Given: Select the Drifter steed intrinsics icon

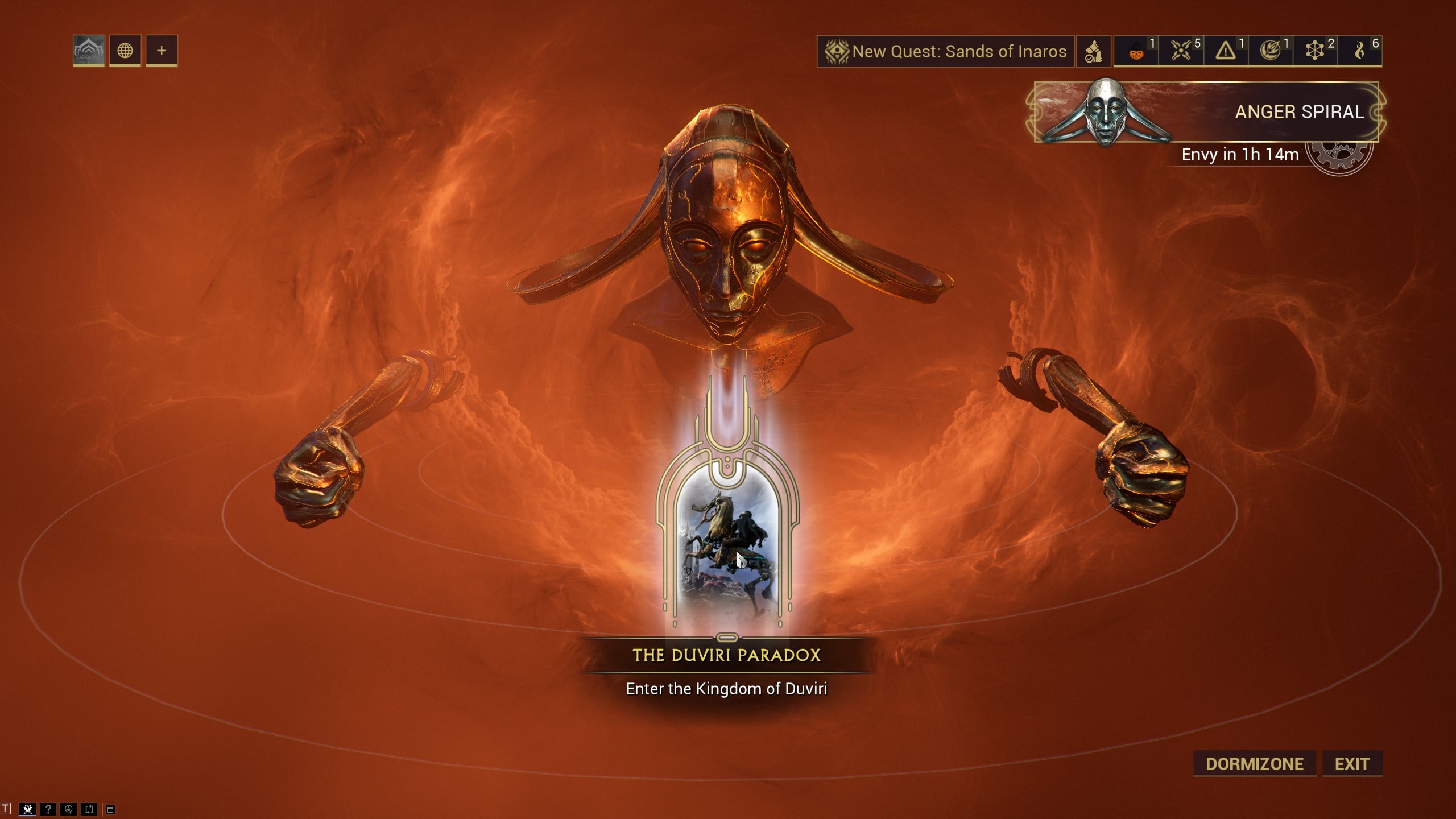Looking at the screenshot, I should (1093, 51).
